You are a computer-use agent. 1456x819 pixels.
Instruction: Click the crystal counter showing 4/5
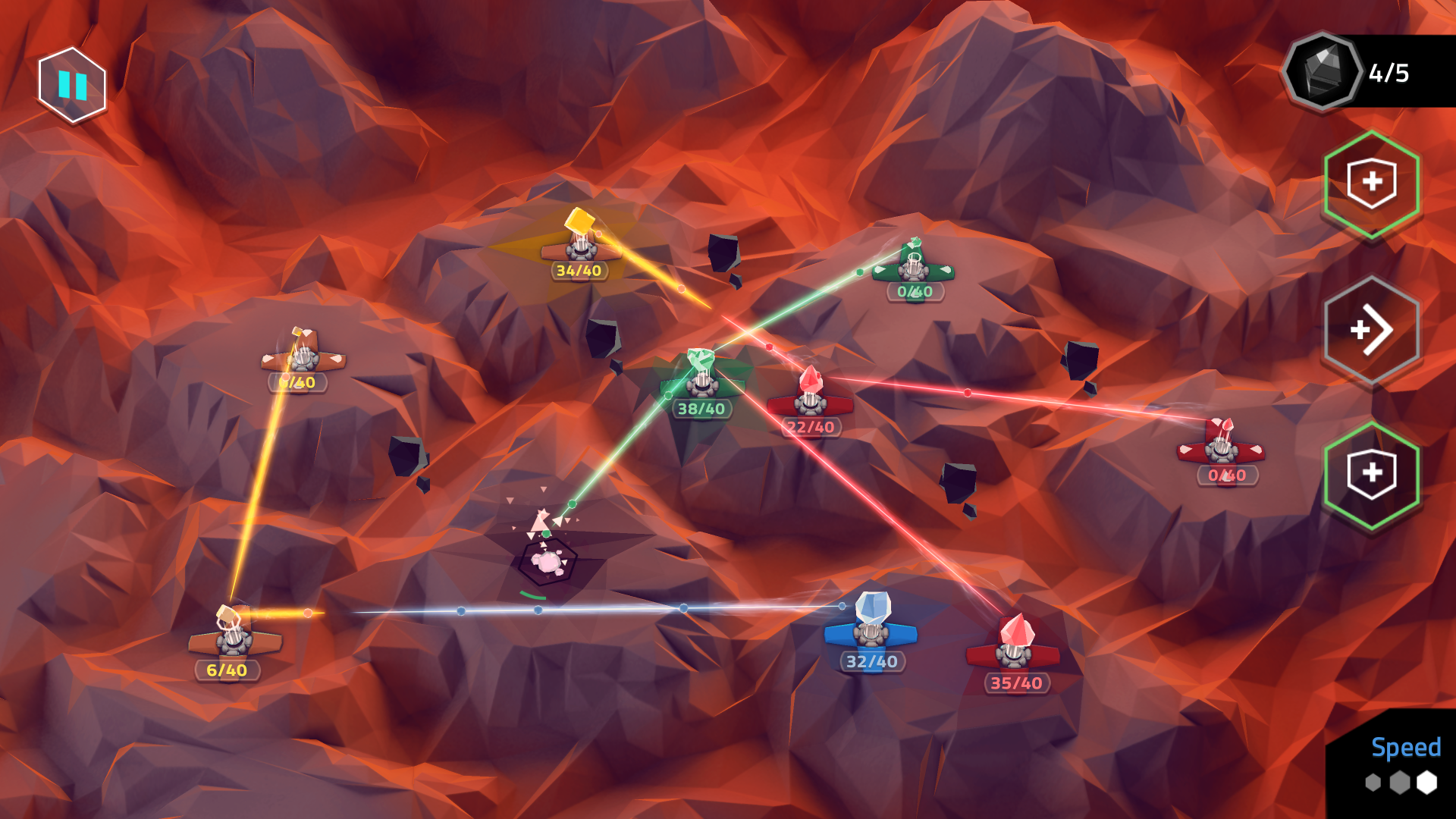click(1388, 72)
